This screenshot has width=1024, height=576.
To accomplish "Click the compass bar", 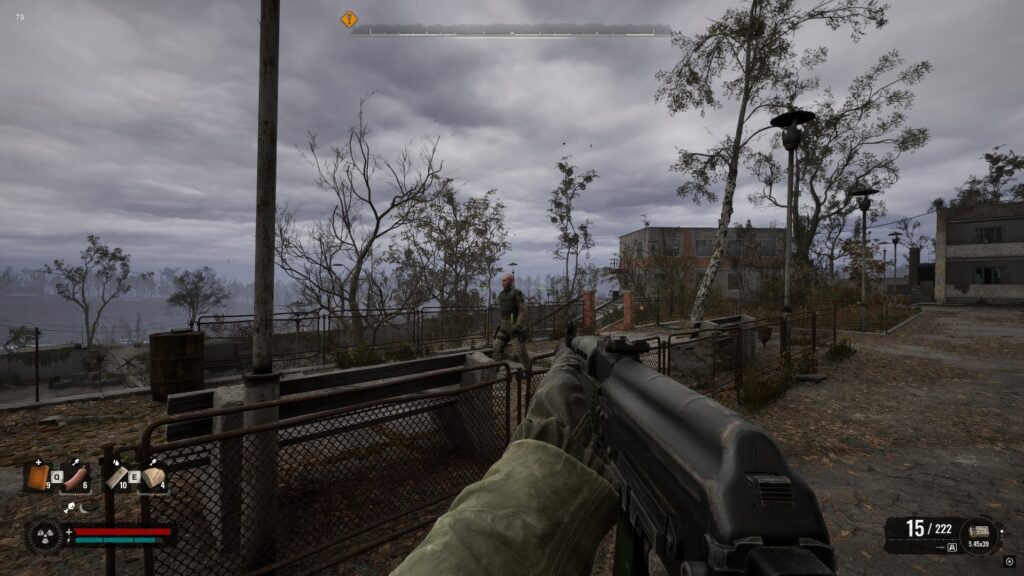I will point(511,30).
